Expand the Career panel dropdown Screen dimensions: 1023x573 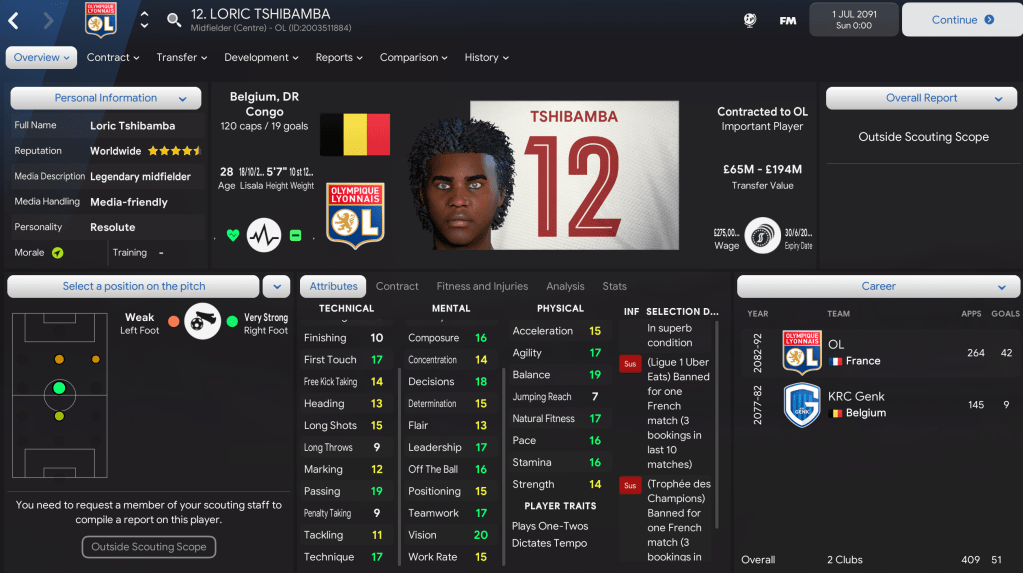pyautogui.click(x=878, y=287)
